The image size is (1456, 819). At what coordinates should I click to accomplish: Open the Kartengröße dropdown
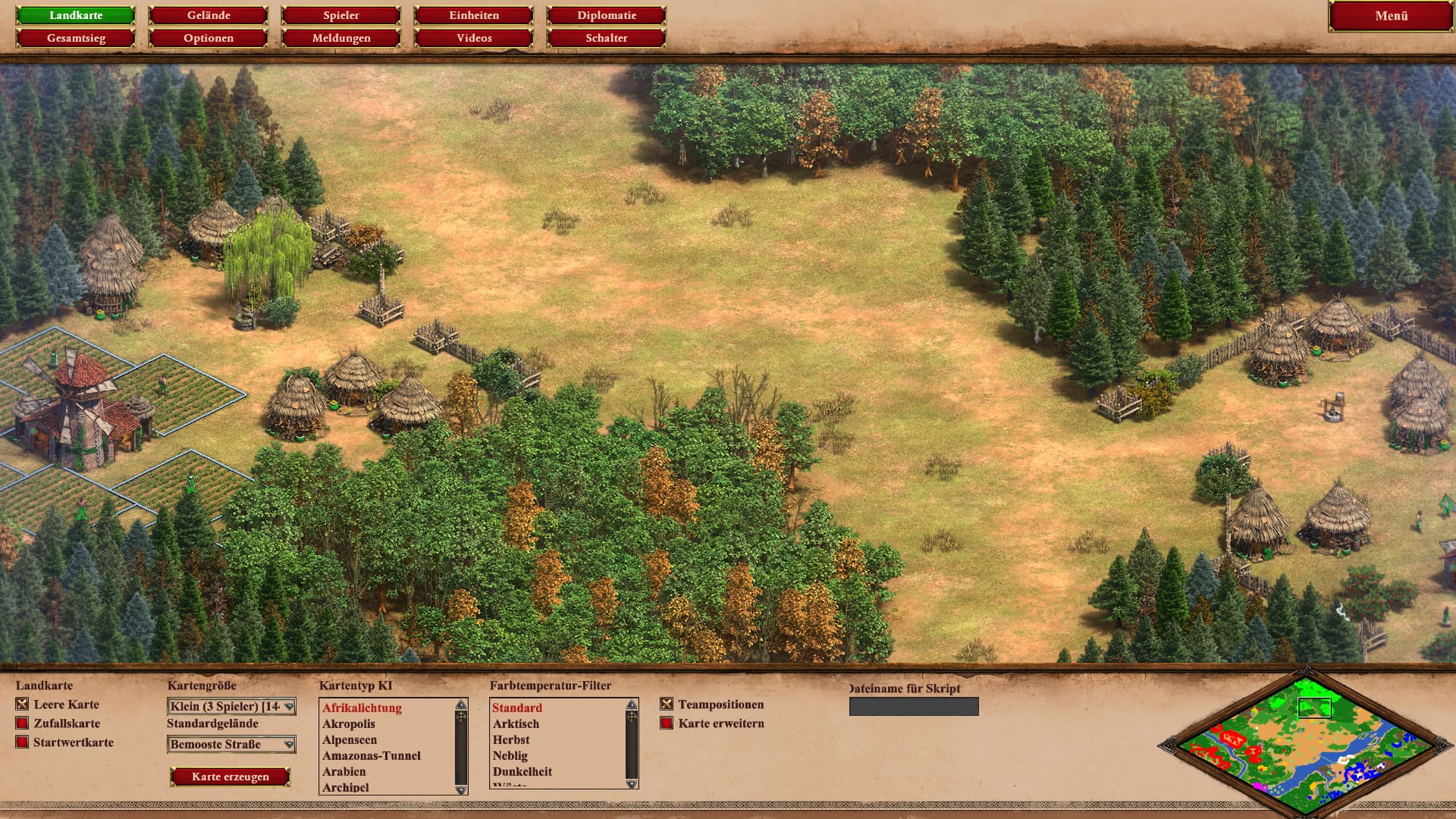[x=231, y=707]
